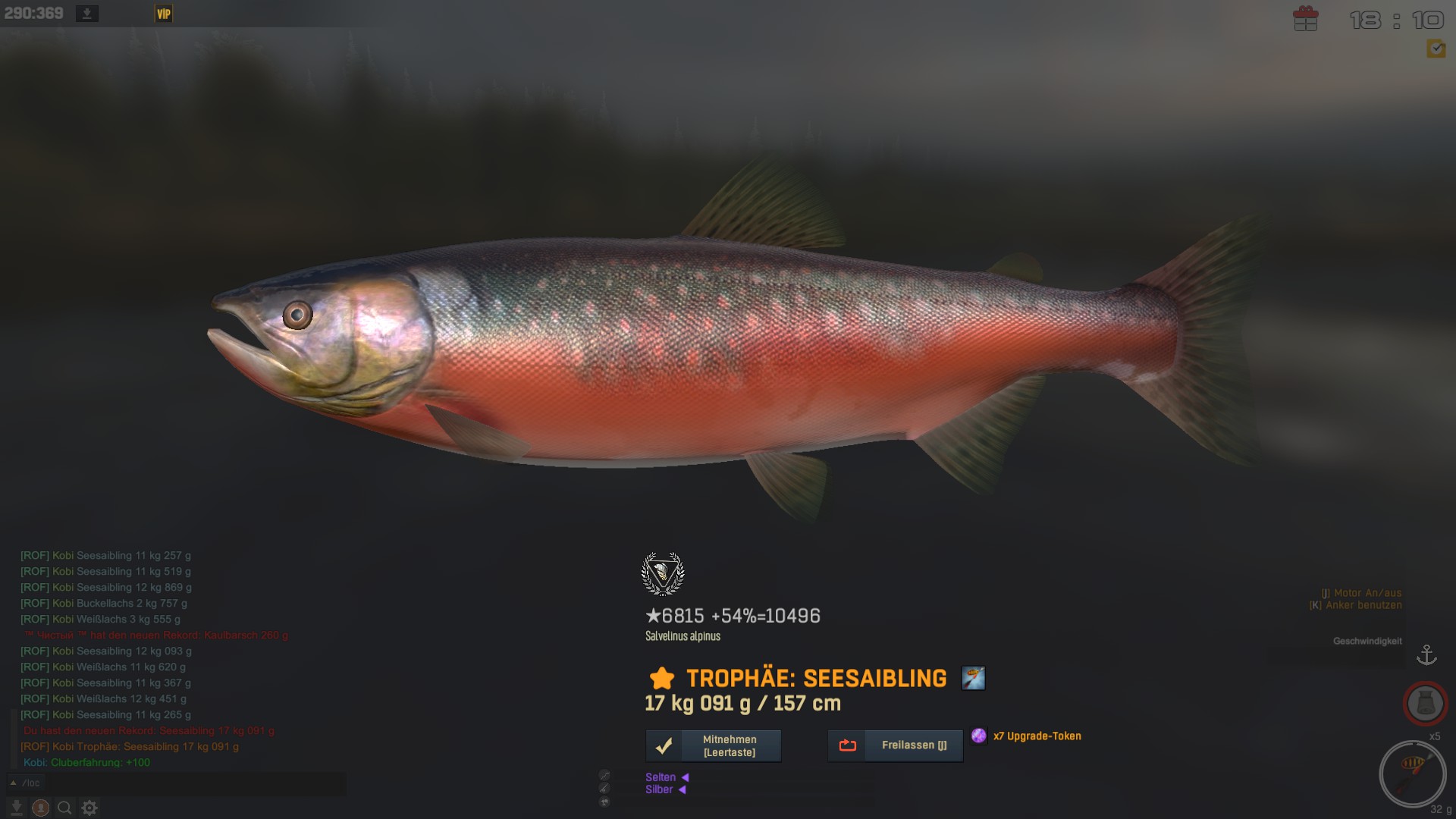Open chat settings gear icon
The width and height of the screenshot is (1456, 819).
(89, 808)
